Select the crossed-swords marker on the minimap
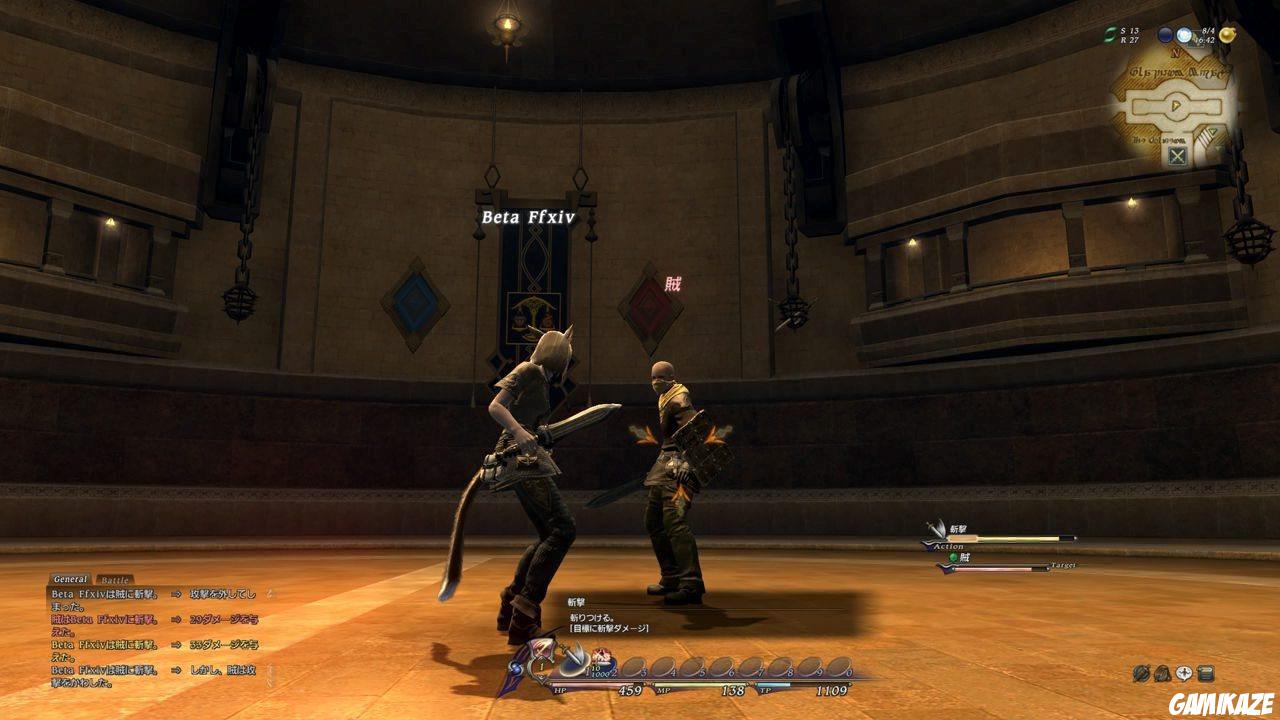This screenshot has width=1280, height=720. coord(1176,154)
